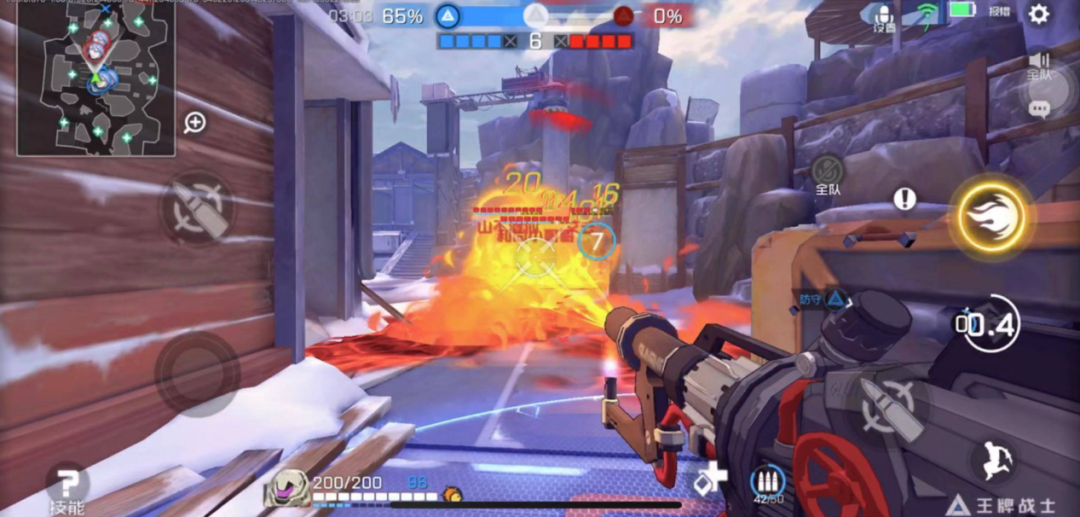
Task: Reload using the three-bullet ammo icon
Action: tap(768, 482)
